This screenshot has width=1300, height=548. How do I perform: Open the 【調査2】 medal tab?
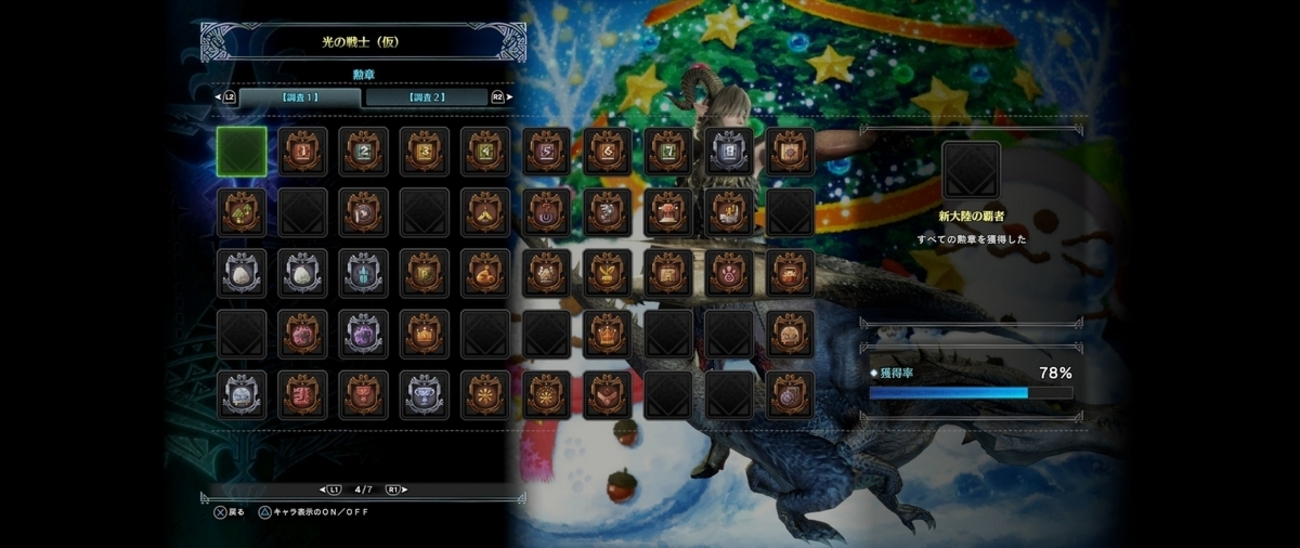[426, 97]
